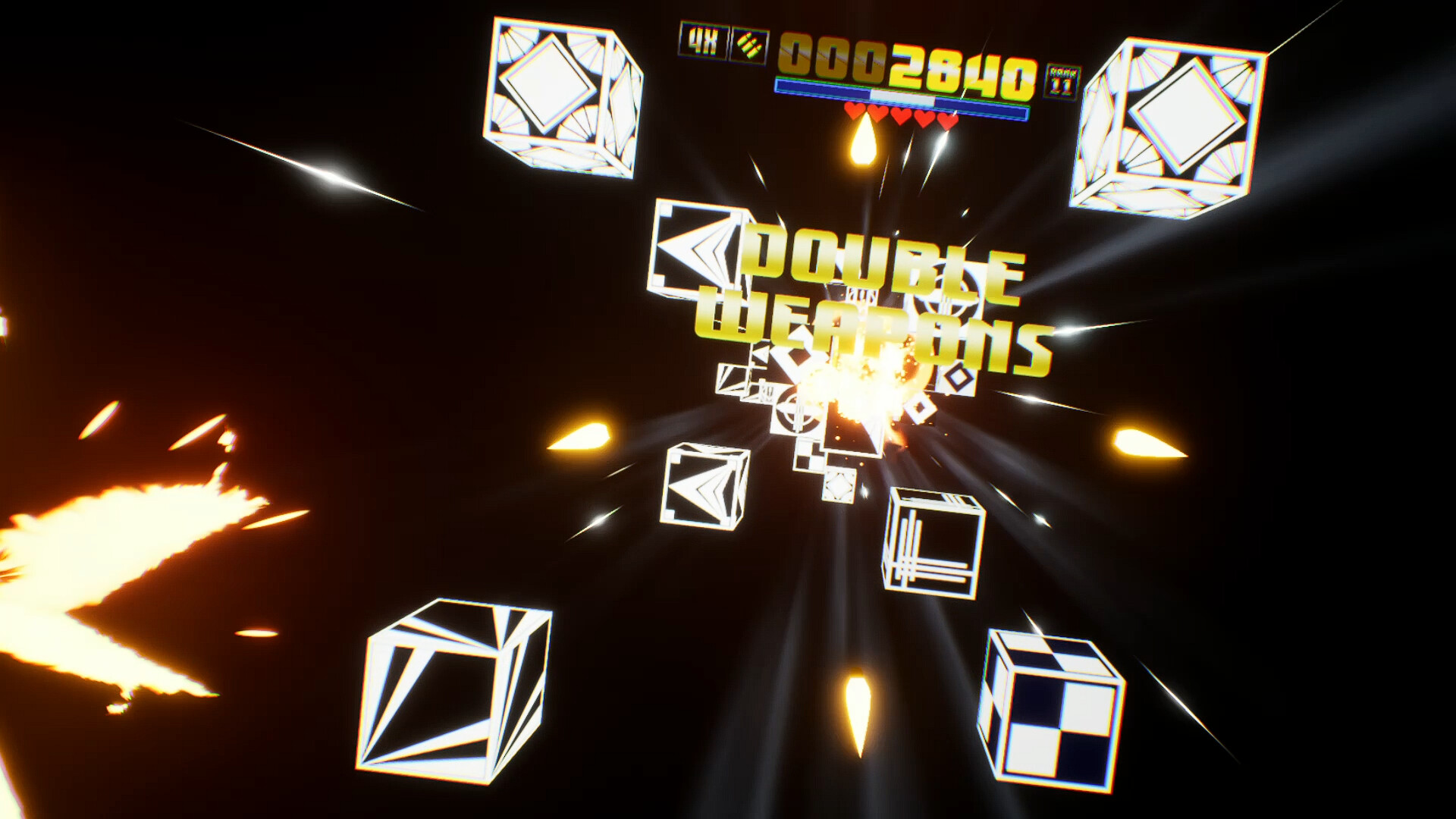The width and height of the screenshot is (1456, 819).
Task: Click the DOUBLE WEAPONS announcement text
Action: click(x=872, y=296)
